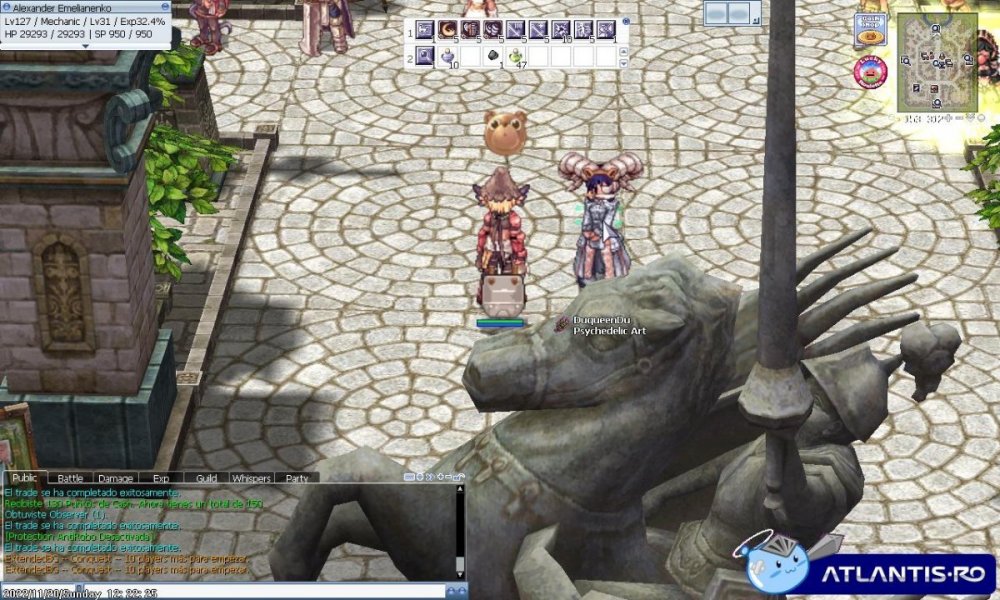This screenshot has width=1000, height=600.
Task: Open the Exp chat tab
Action: pos(161,479)
